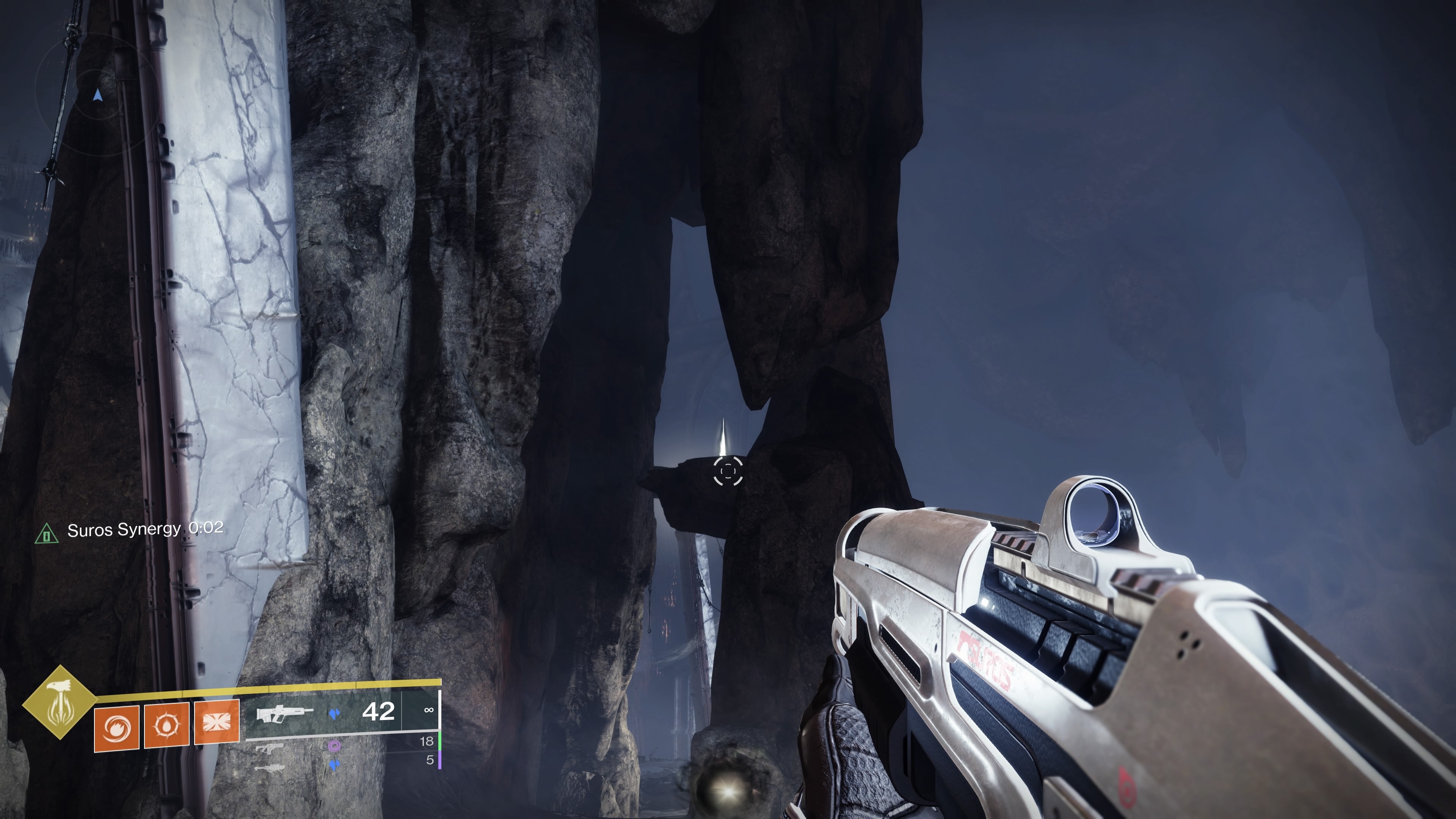Activate the golden diamond super ability icon

point(60,703)
